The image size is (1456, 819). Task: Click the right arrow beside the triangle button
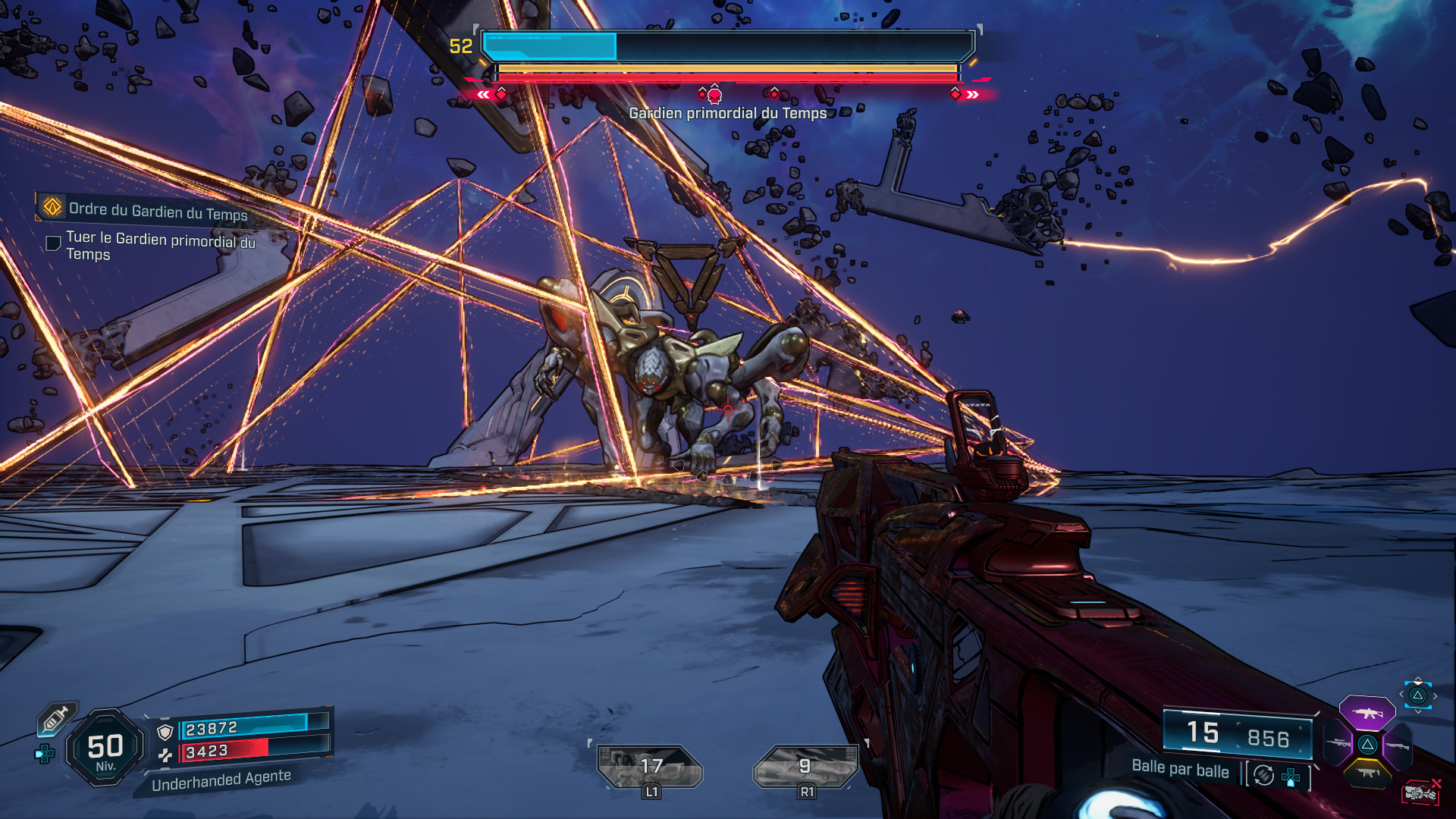click(1435, 695)
